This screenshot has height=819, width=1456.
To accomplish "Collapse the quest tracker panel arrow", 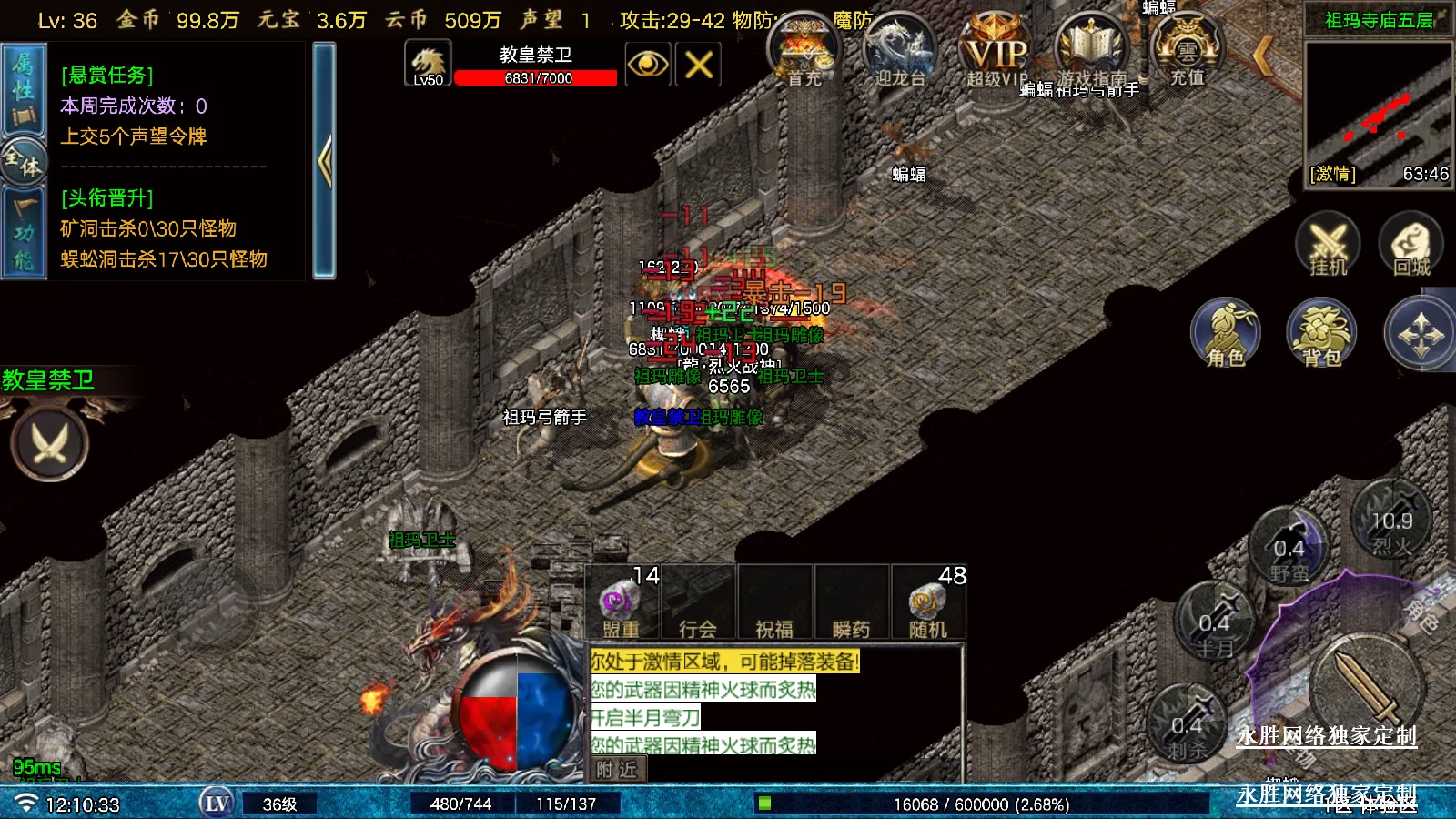I will pyautogui.click(x=324, y=161).
